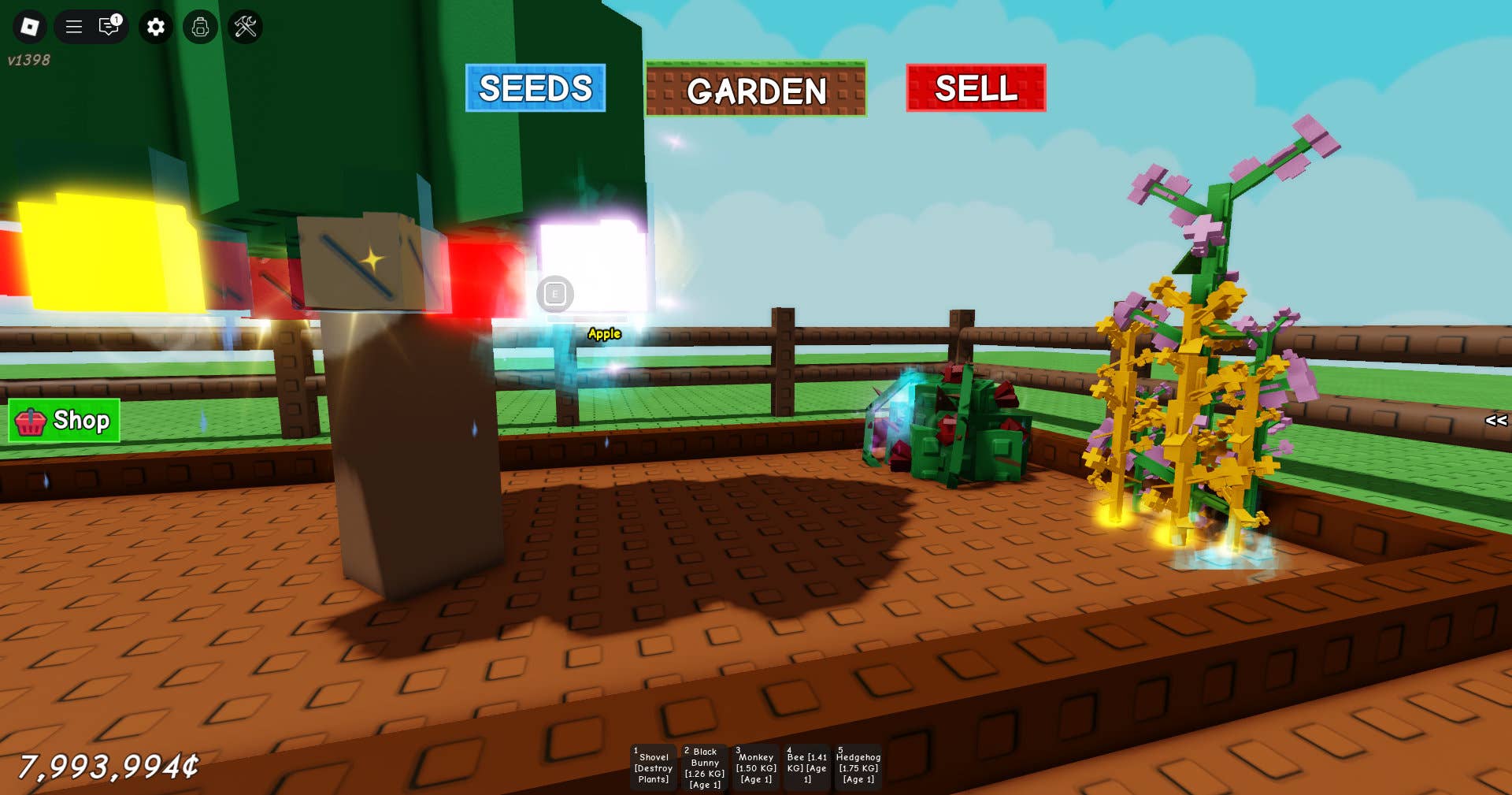Go to the SEEDS area
1512x795 pixels.
pos(535,88)
